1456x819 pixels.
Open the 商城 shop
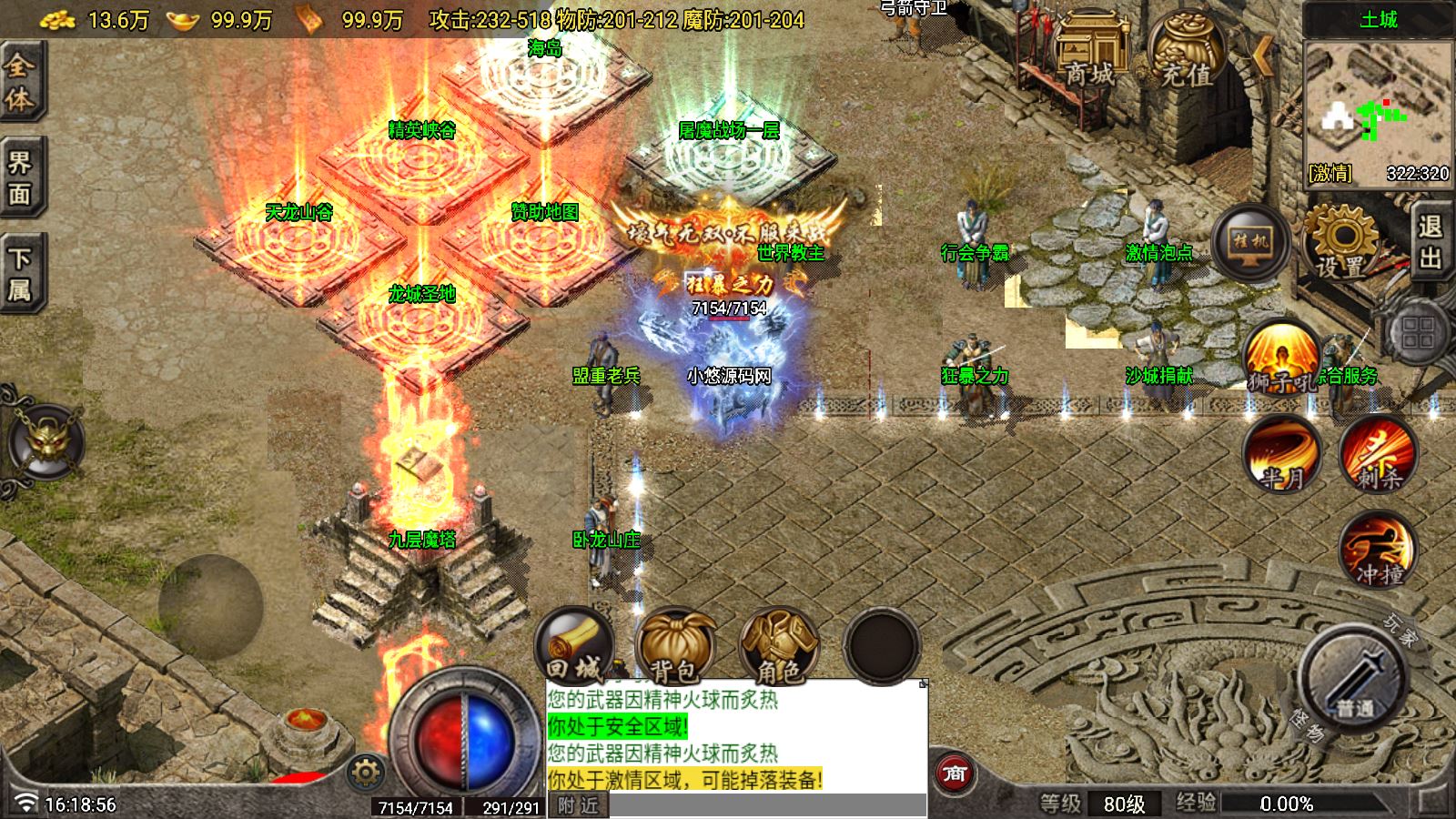[x=1090, y=55]
